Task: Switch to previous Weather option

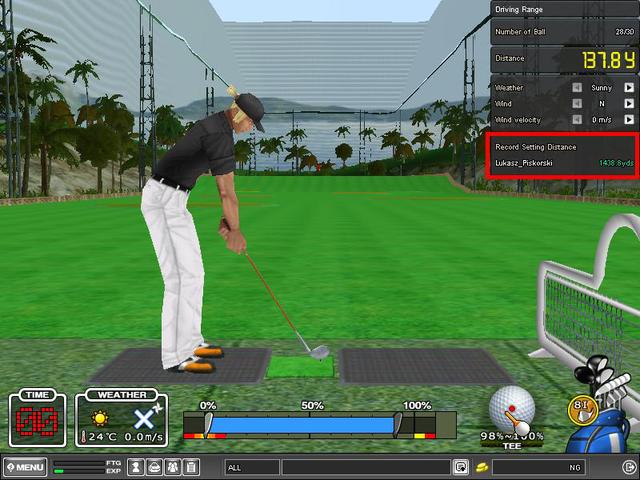Action: point(576,88)
